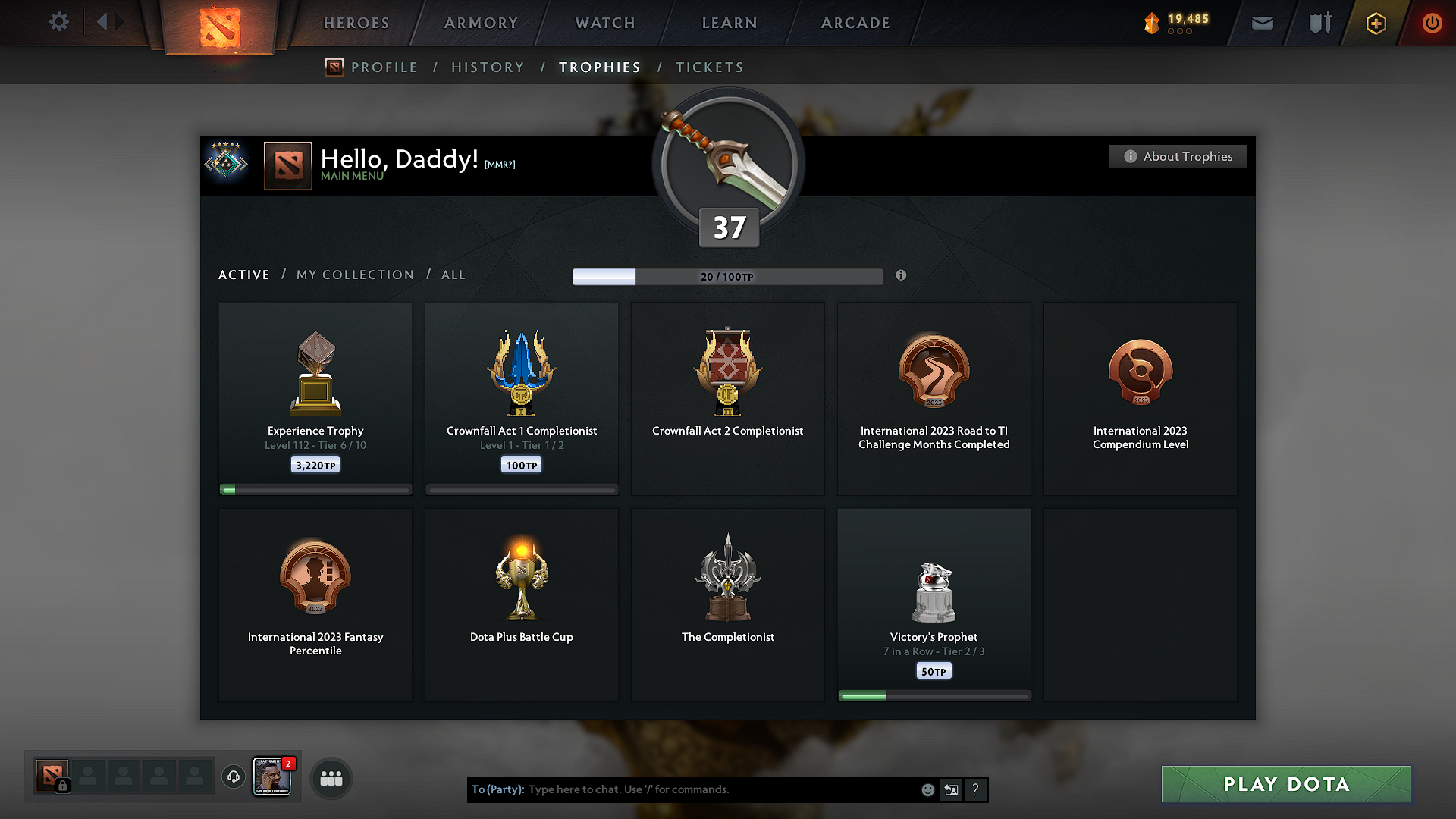Click the power button to exit
Viewport: 1456px width, 819px height.
(1432, 22)
